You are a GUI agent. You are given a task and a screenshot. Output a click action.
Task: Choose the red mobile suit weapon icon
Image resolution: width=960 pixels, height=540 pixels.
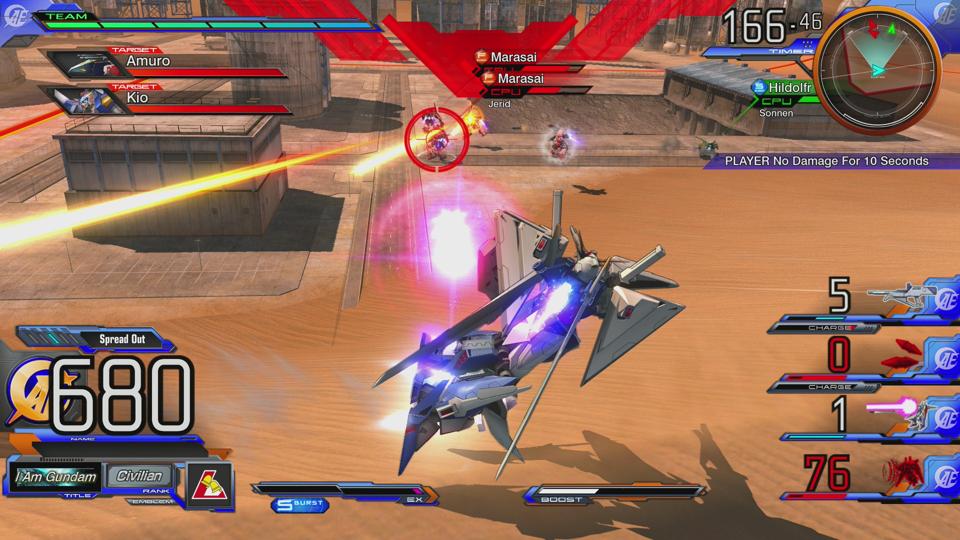point(898,472)
